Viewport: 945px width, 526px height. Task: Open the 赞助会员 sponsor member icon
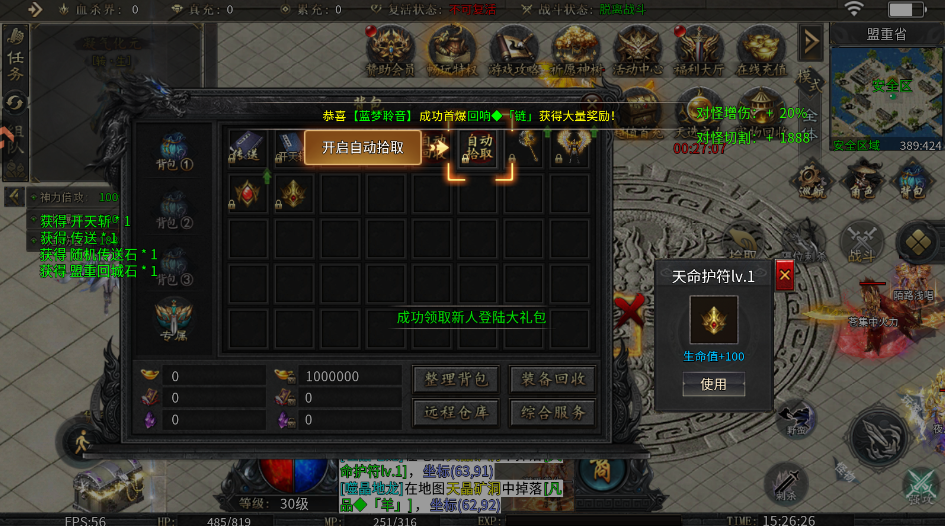390,50
